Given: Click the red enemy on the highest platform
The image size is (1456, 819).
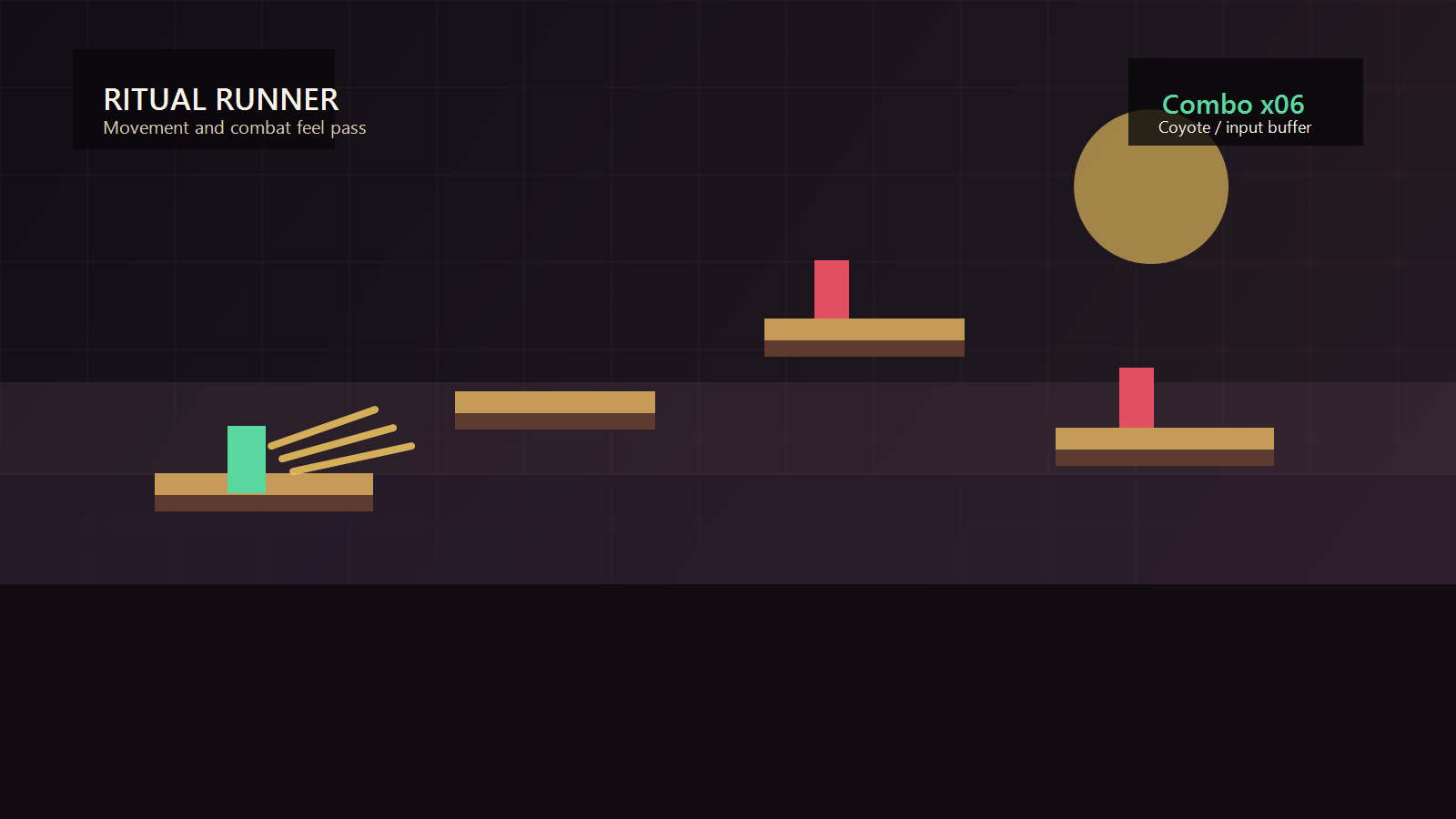Looking at the screenshot, I should coord(831,288).
